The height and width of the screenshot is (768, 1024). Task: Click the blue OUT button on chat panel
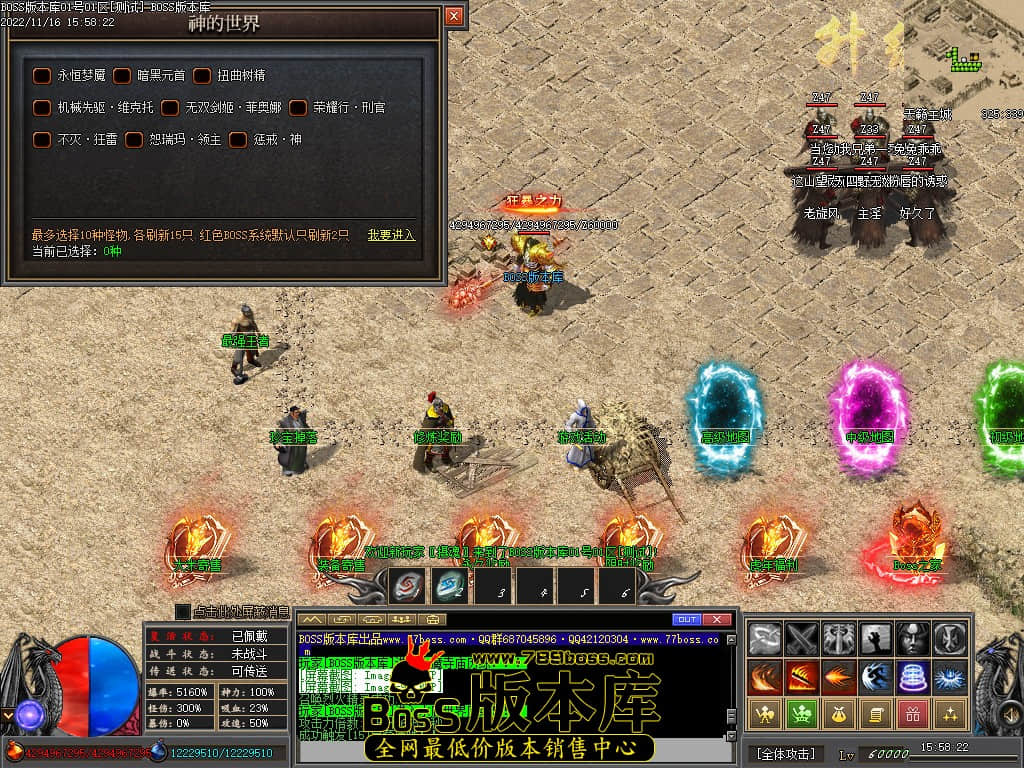pyautogui.click(x=687, y=619)
